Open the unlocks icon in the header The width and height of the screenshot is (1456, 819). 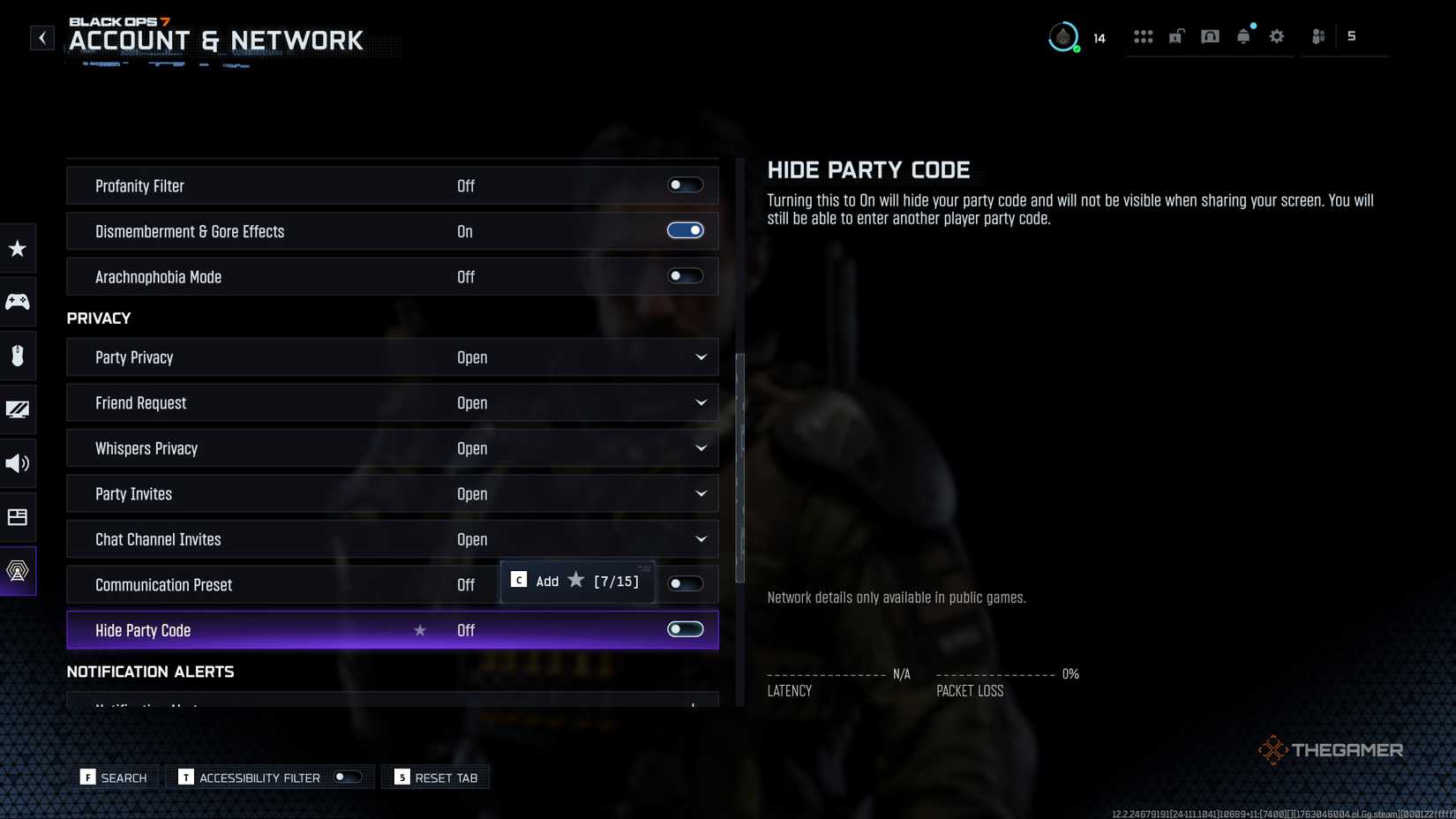tap(1175, 36)
